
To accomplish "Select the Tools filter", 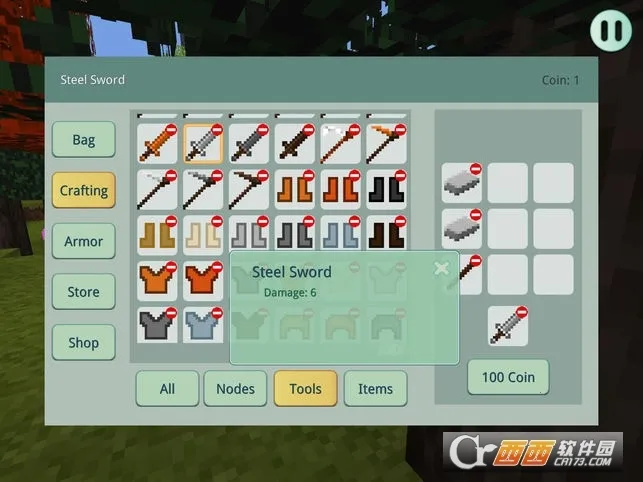I will pos(305,388).
